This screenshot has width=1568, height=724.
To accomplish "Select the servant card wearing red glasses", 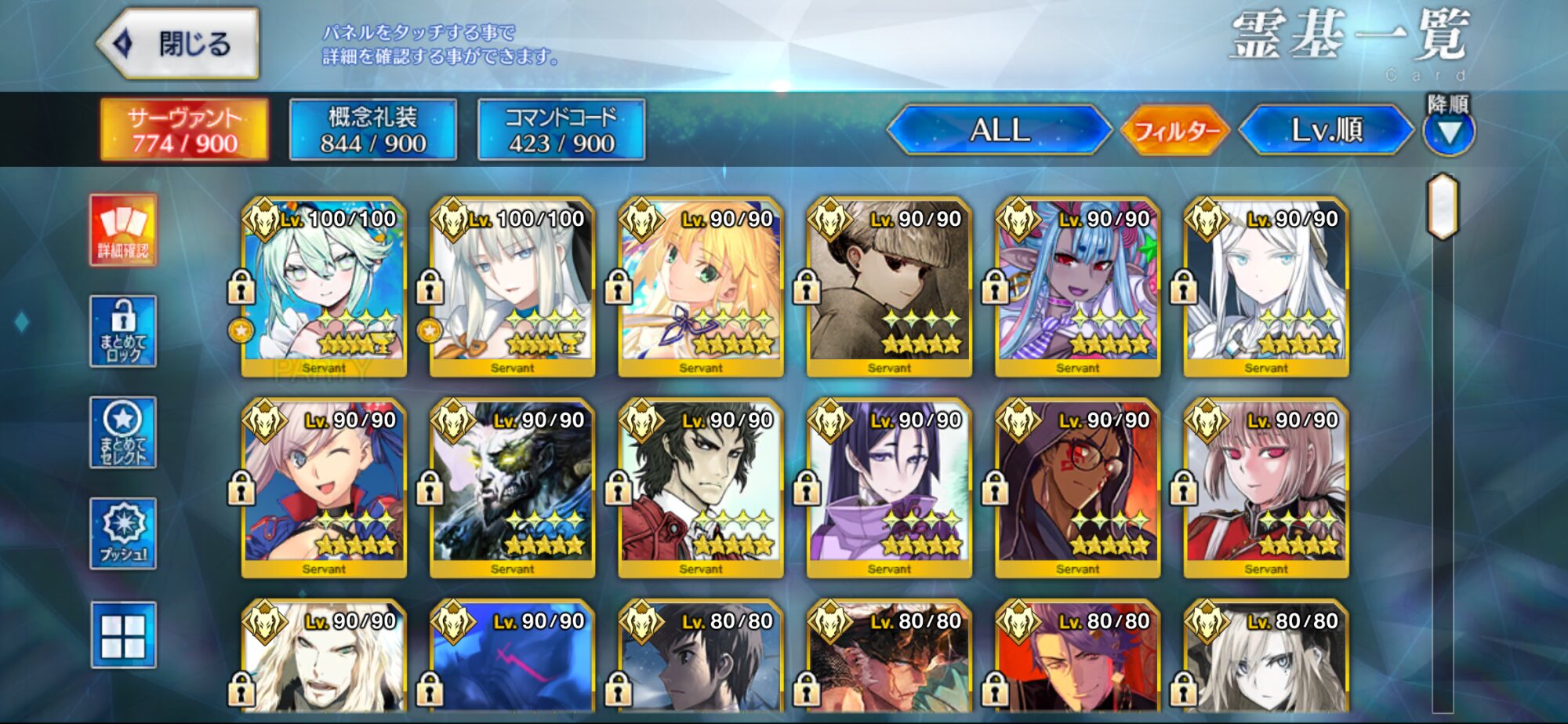I will tap(1077, 489).
